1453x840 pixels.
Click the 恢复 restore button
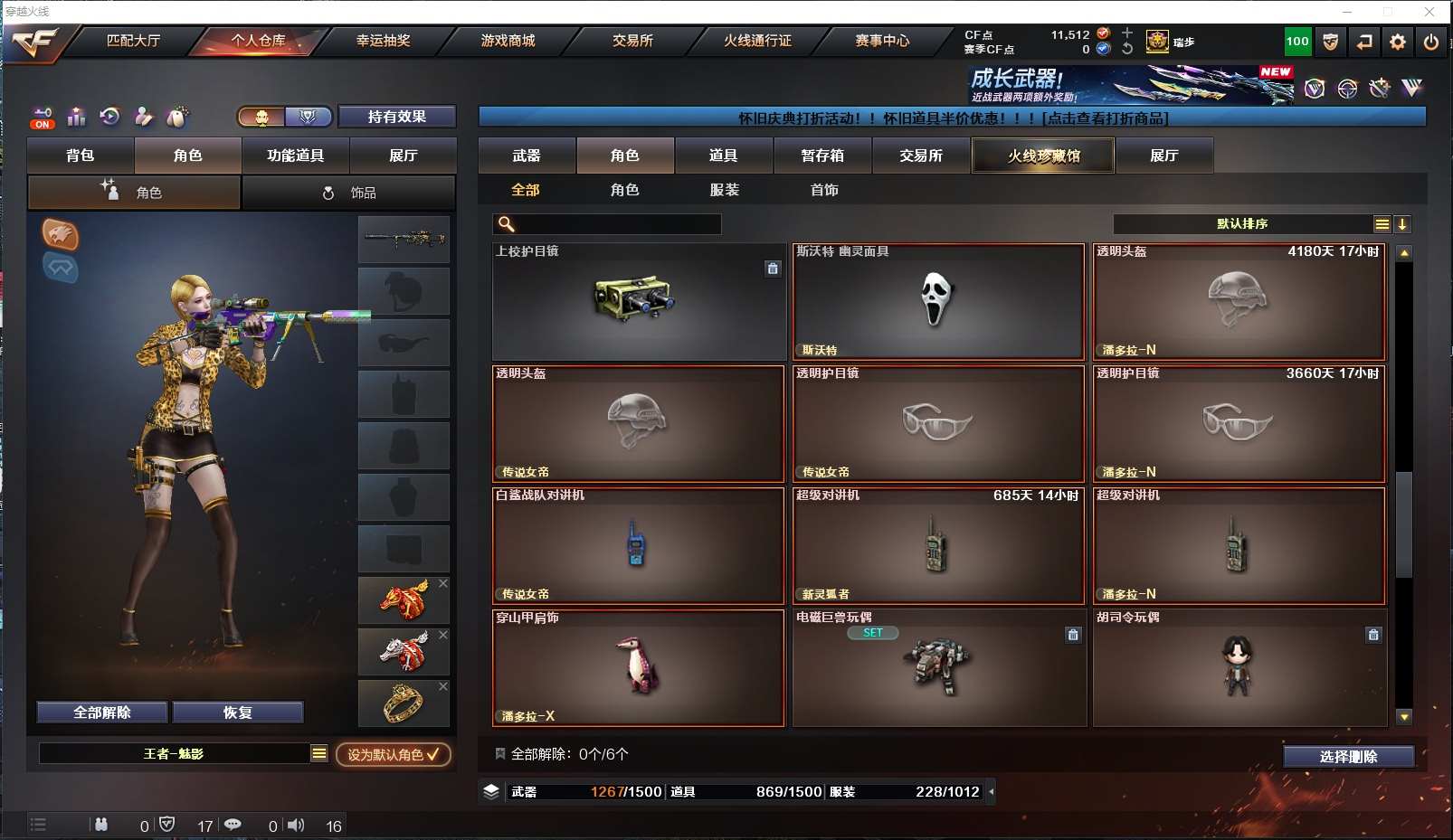237,713
